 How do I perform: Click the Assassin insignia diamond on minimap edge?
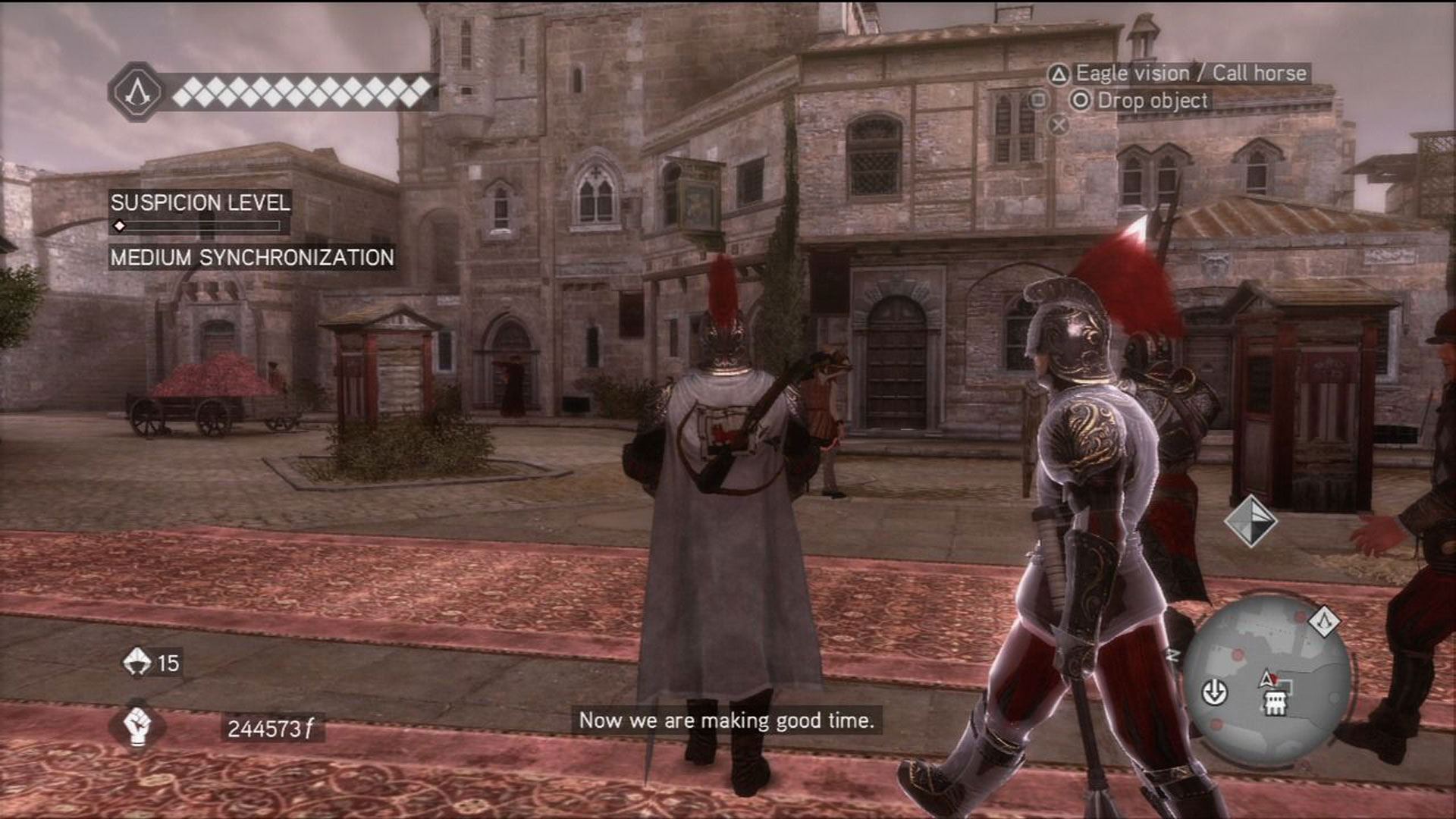click(x=1326, y=622)
